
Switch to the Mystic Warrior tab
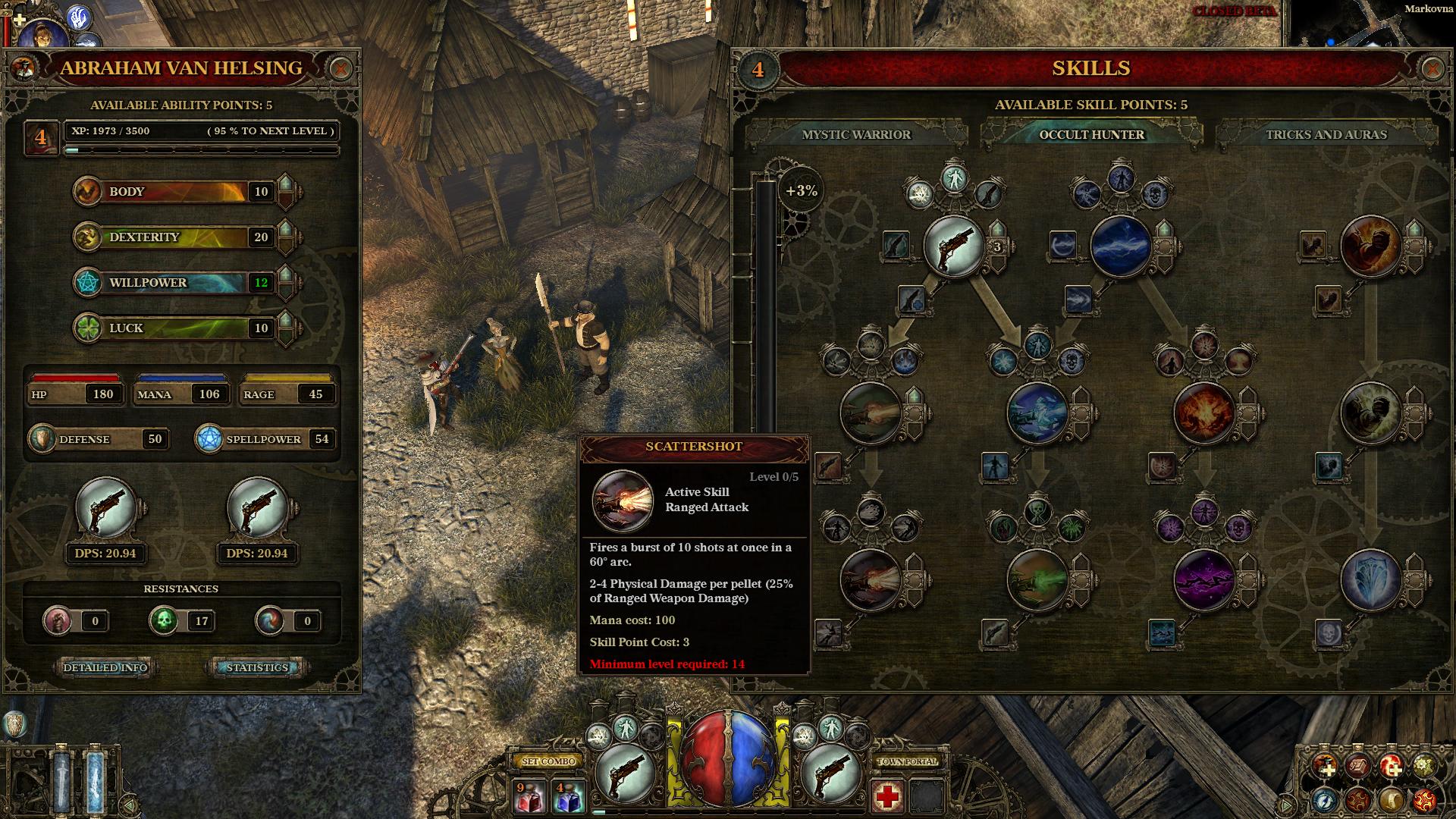855,136
